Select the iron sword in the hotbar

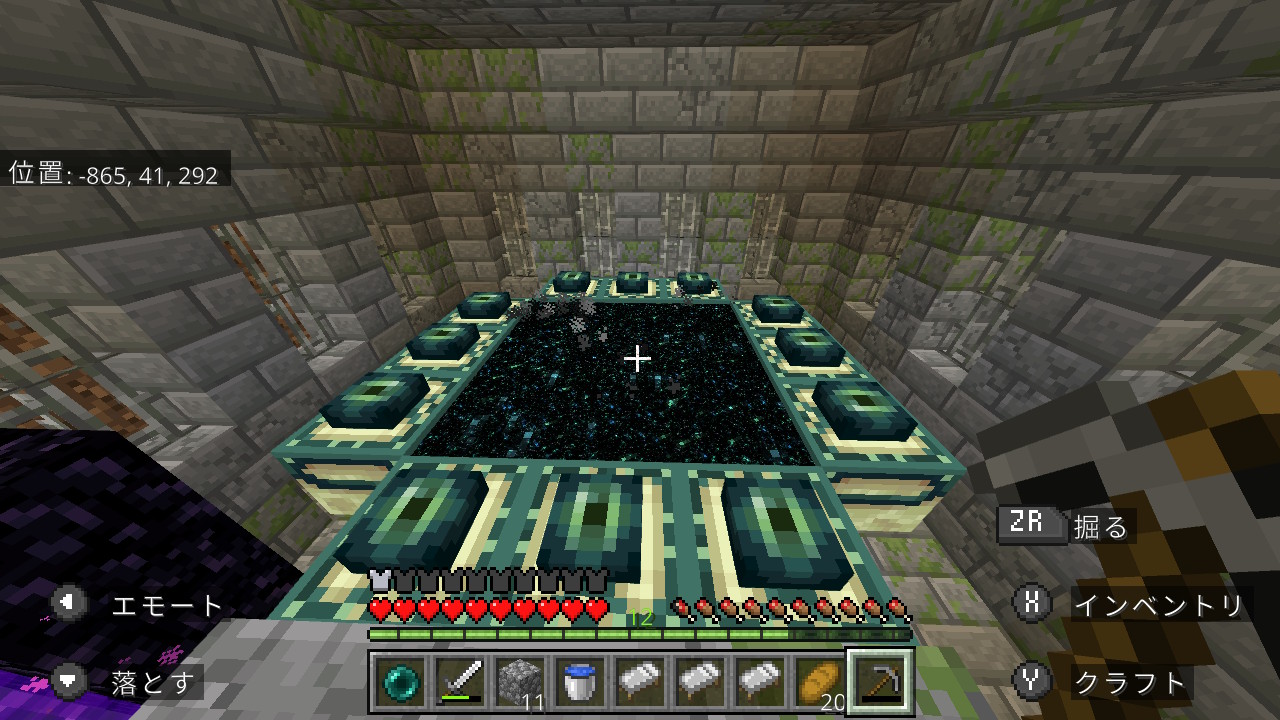(x=461, y=683)
